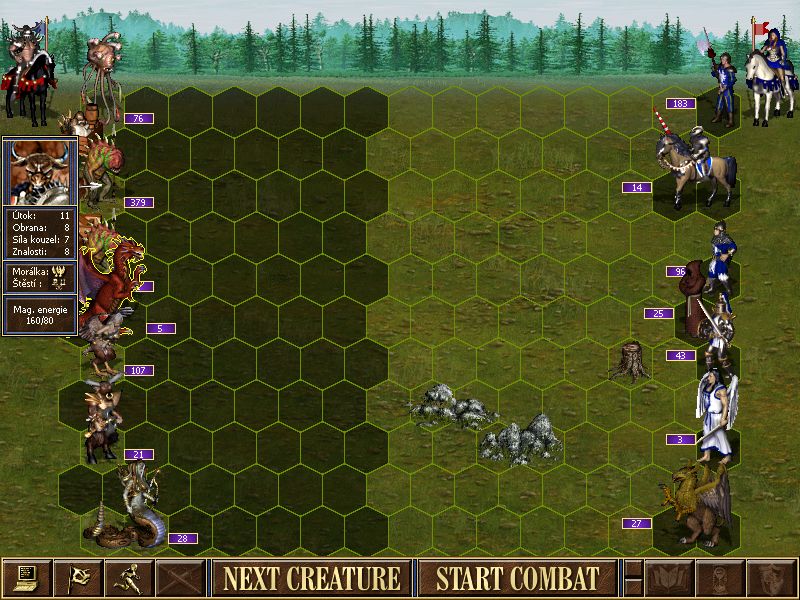800x600 pixels.
Task: Choose the shield defend button
Action: coord(771,578)
